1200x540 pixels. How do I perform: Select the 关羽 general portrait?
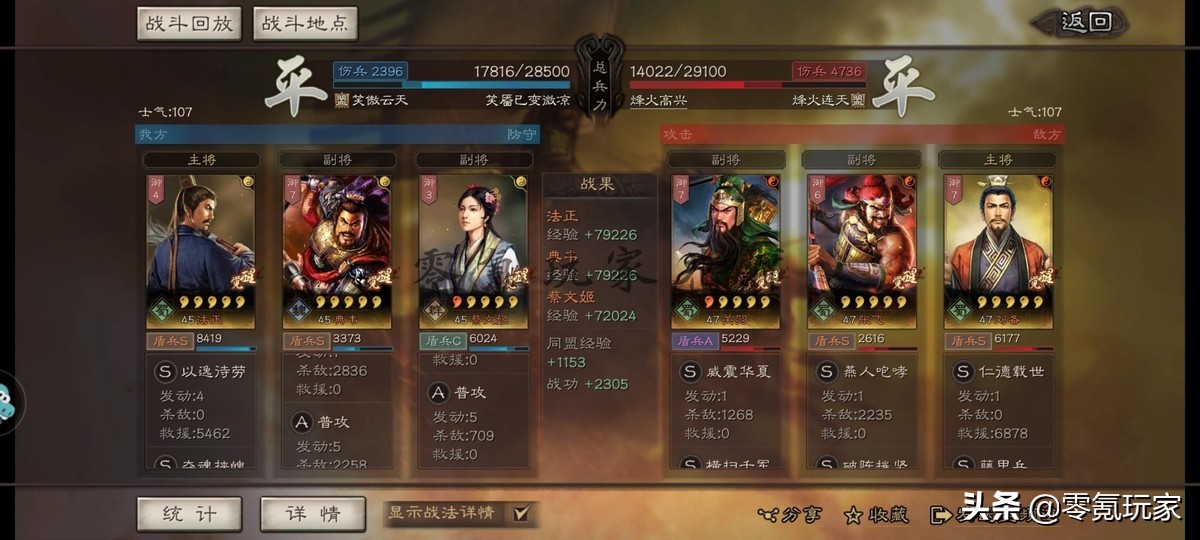[726, 250]
